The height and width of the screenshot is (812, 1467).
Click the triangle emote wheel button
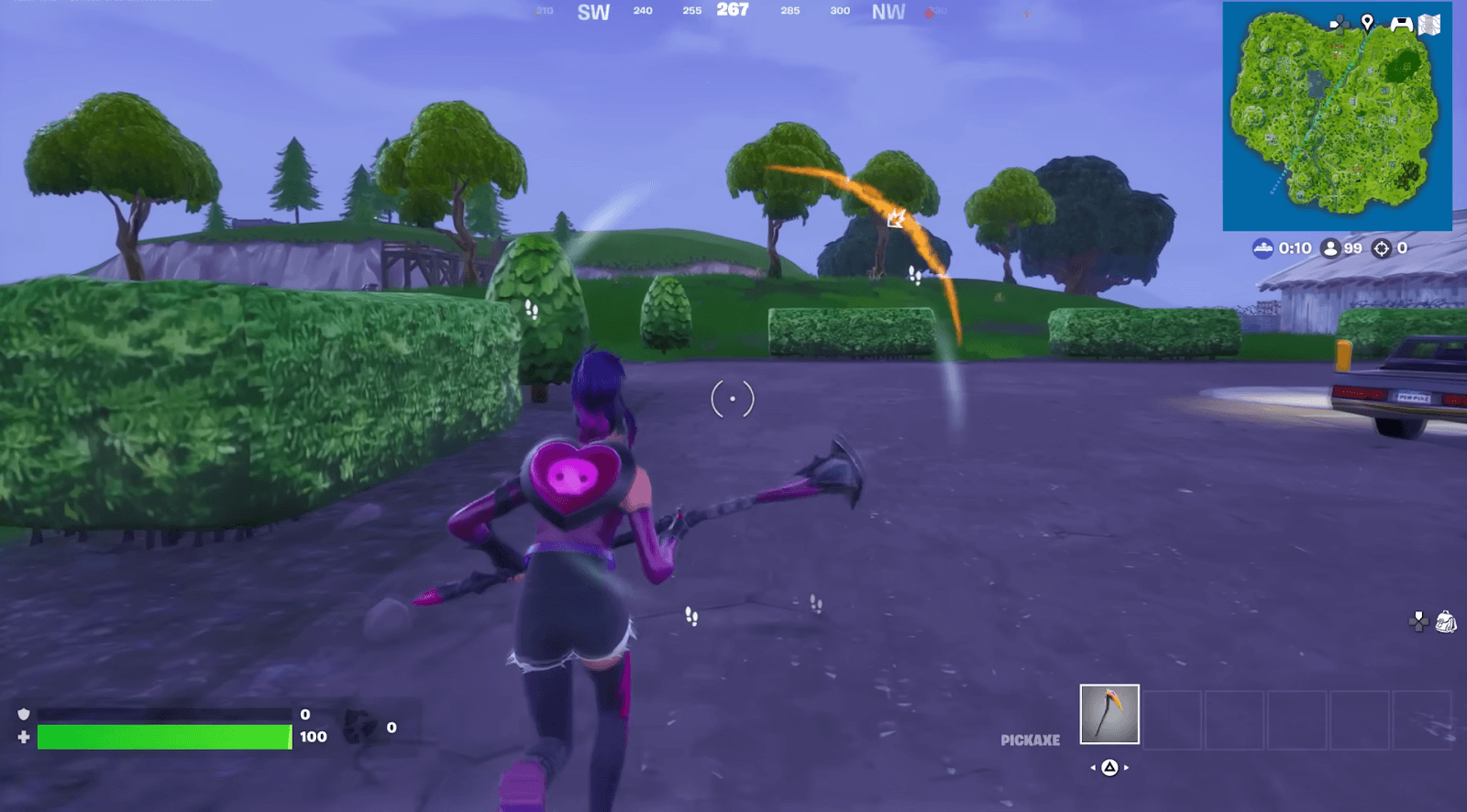pos(1109,767)
